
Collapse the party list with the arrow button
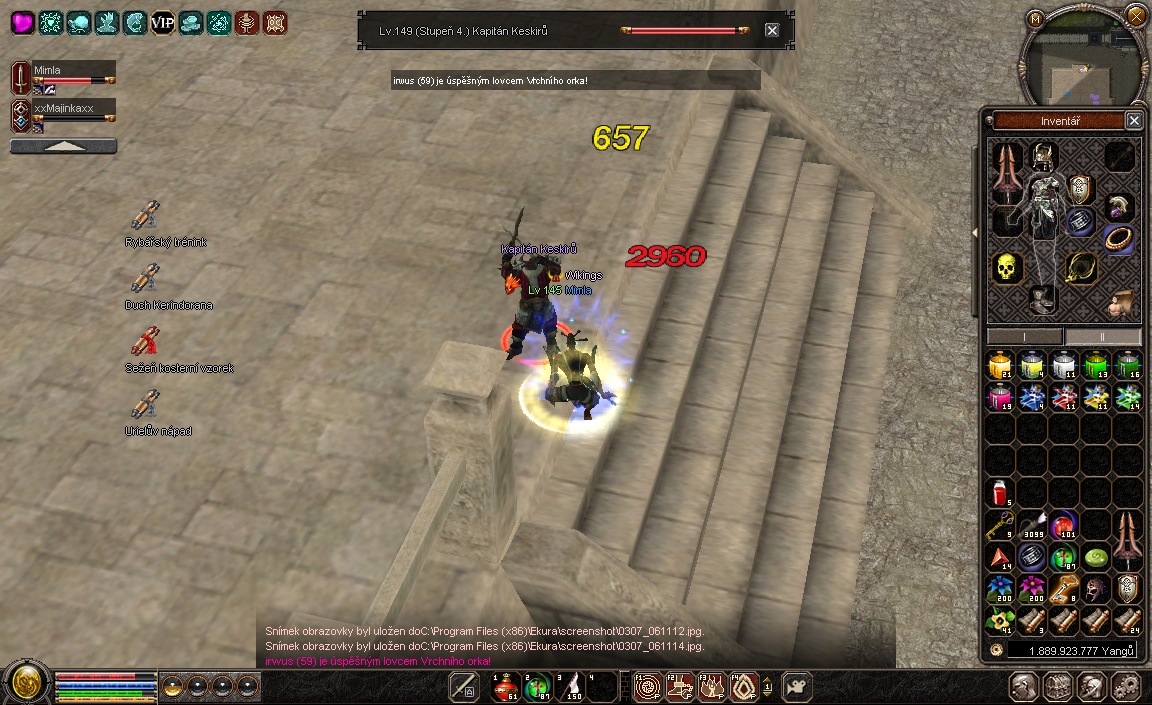click(63, 146)
